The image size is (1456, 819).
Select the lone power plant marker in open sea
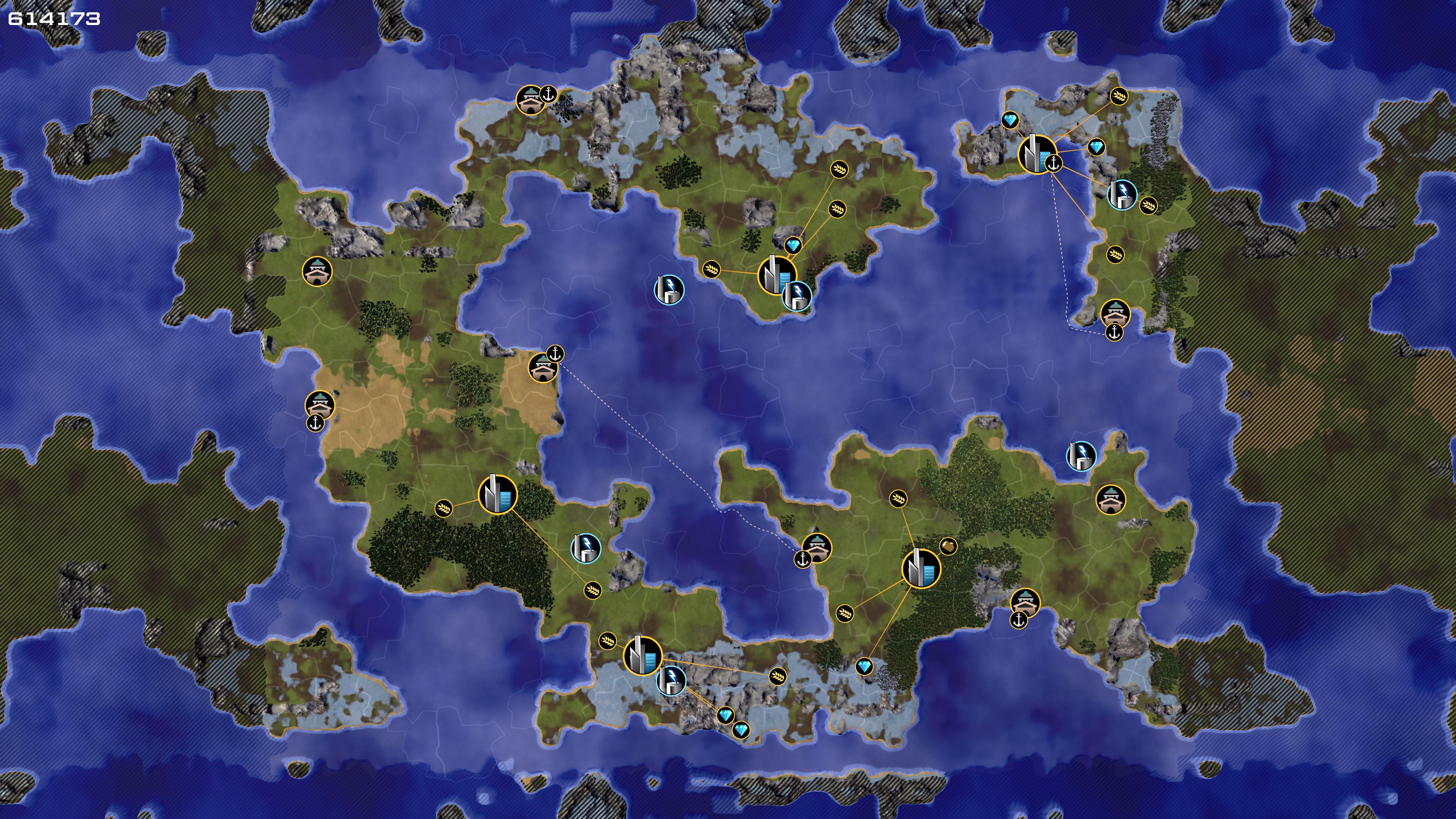[x=668, y=290]
